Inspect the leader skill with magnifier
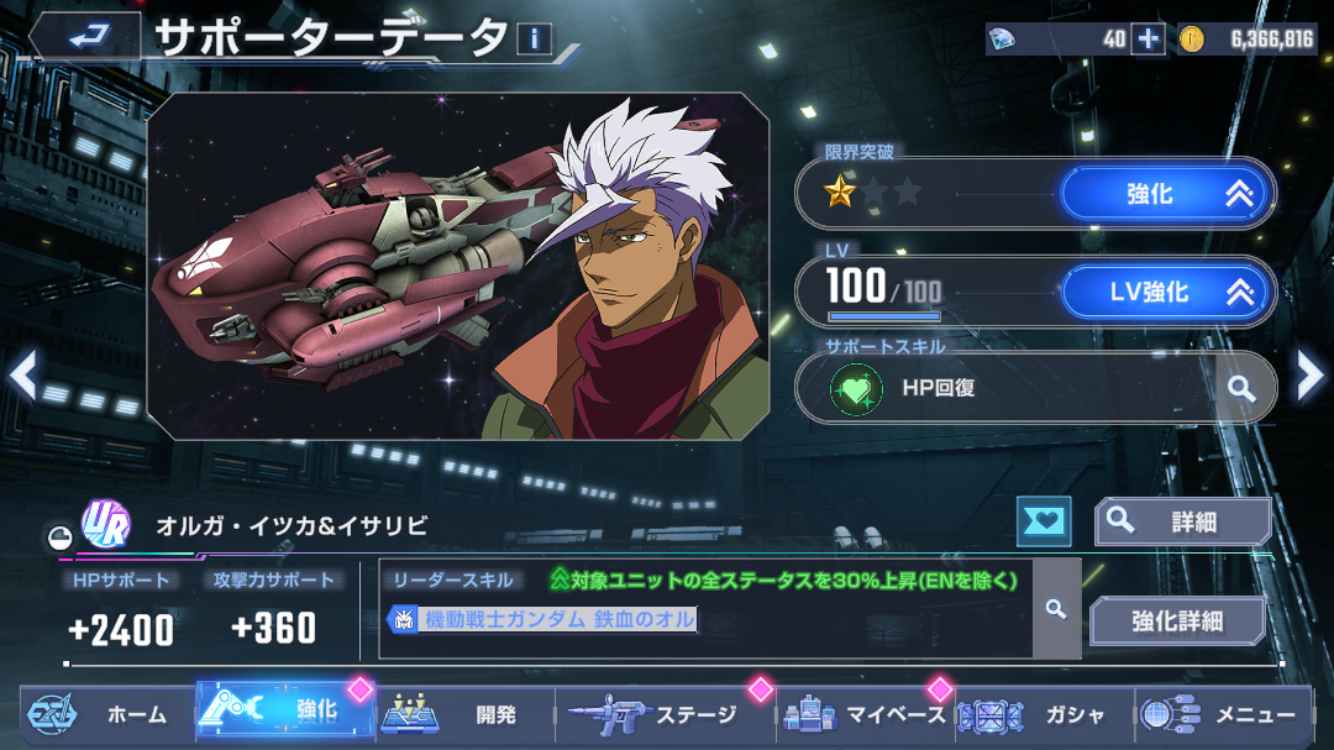Image resolution: width=1334 pixels, height=750 pixels. 1056,609
